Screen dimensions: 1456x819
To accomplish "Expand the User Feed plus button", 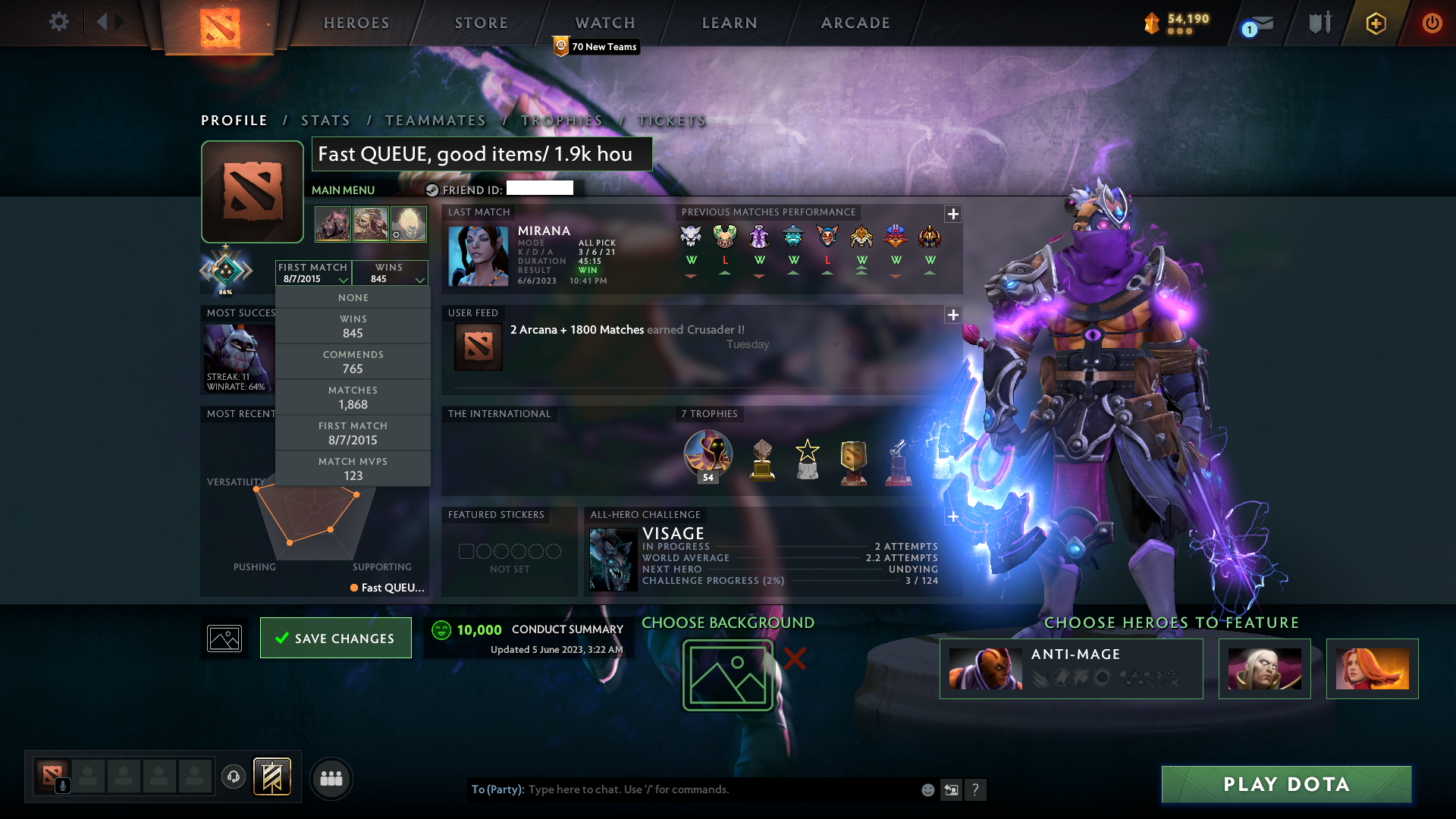I will click(x=953, y=315).
